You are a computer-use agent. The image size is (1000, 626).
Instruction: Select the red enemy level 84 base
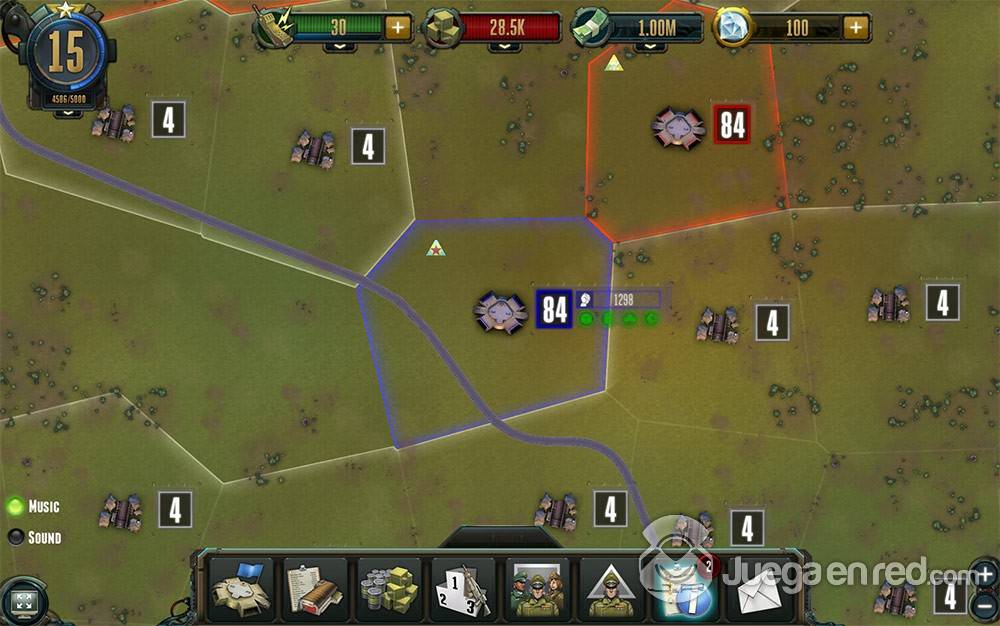point(678,127)
